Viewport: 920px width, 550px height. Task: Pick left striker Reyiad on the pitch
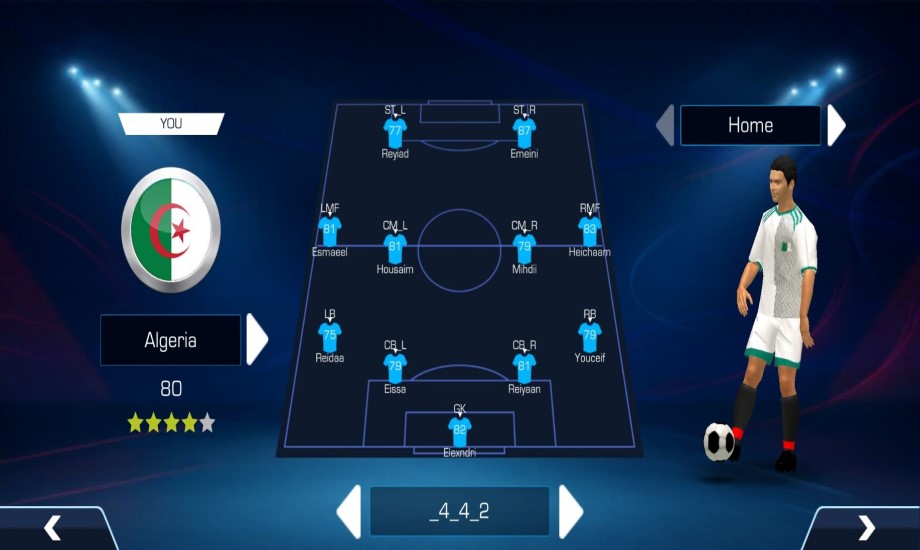tap(395, 132)
